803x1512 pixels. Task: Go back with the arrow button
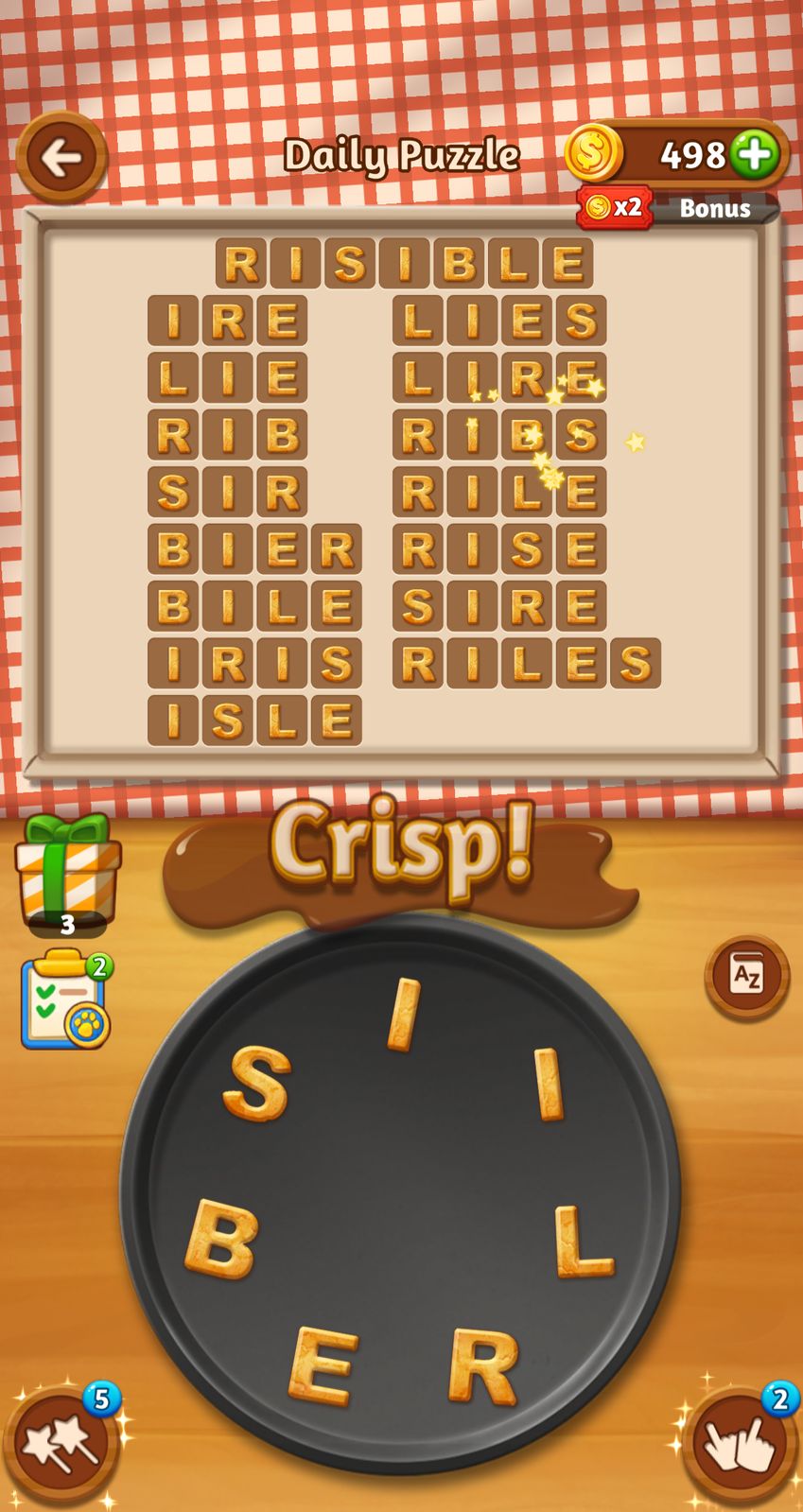coord(61,157)
